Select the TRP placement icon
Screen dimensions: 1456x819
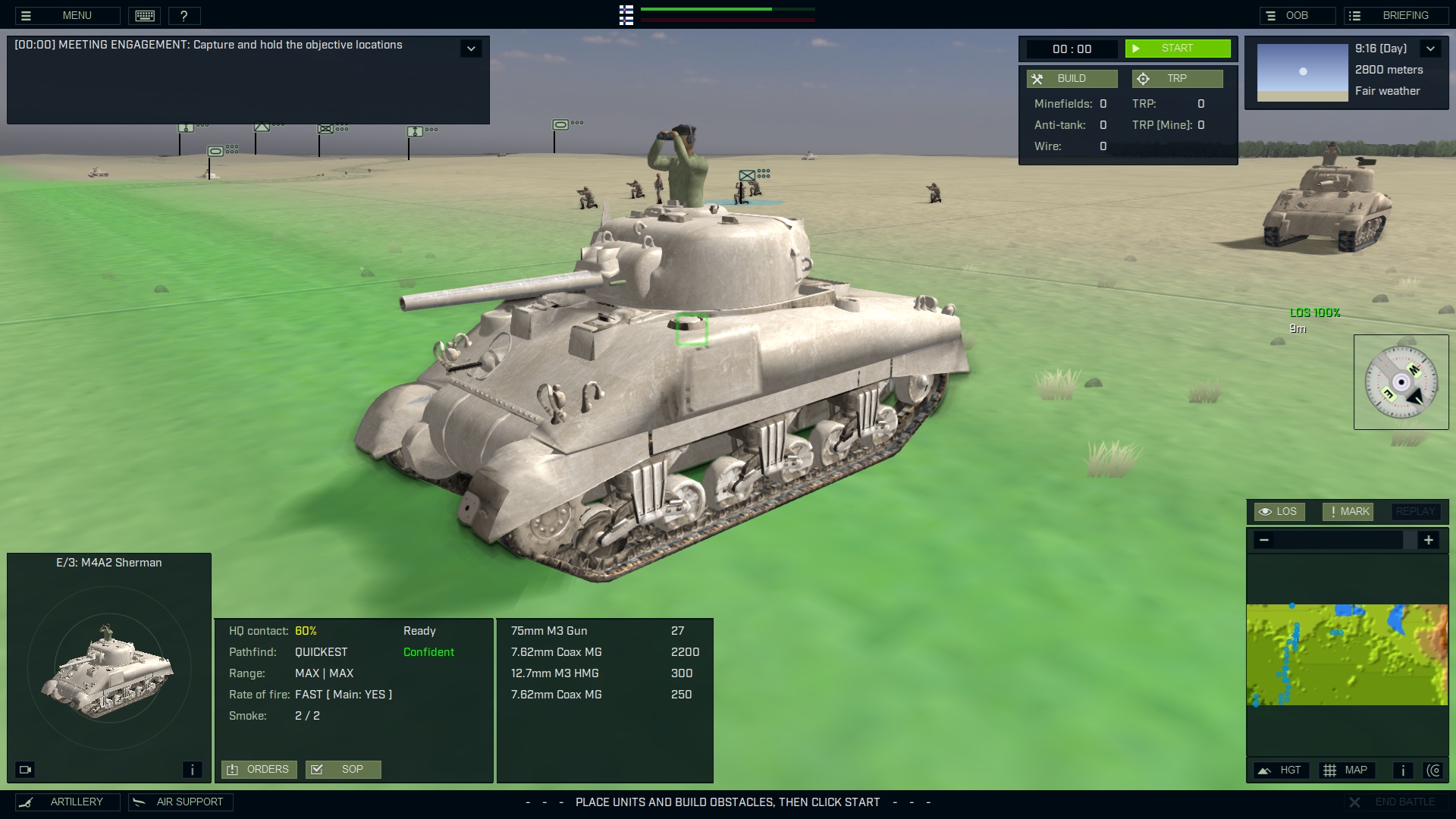(1144, 78)
